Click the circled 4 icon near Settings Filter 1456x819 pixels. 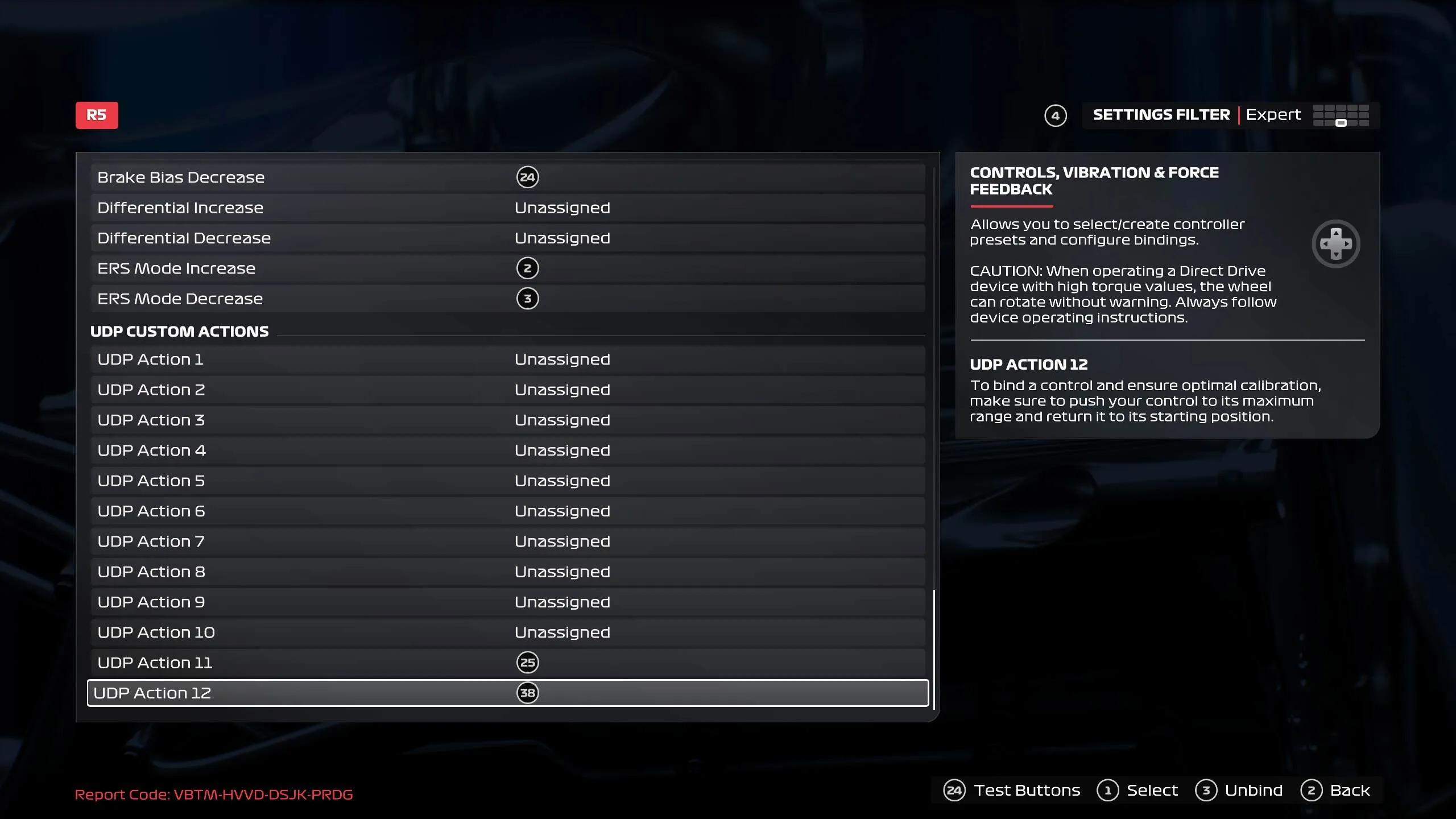pyautogui.click(x=1054, y=115)
